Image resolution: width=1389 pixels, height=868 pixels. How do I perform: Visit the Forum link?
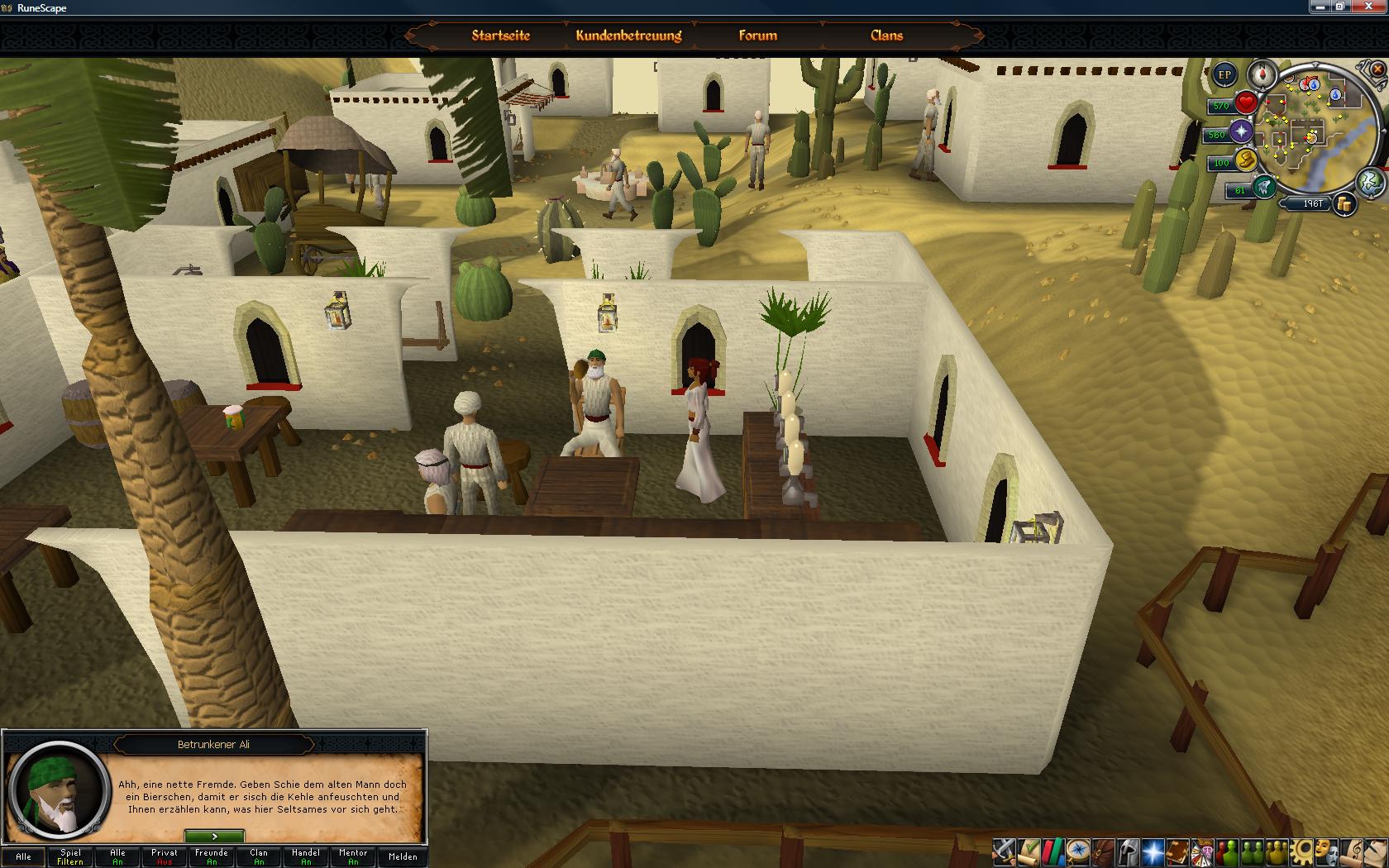coord(757,36)
